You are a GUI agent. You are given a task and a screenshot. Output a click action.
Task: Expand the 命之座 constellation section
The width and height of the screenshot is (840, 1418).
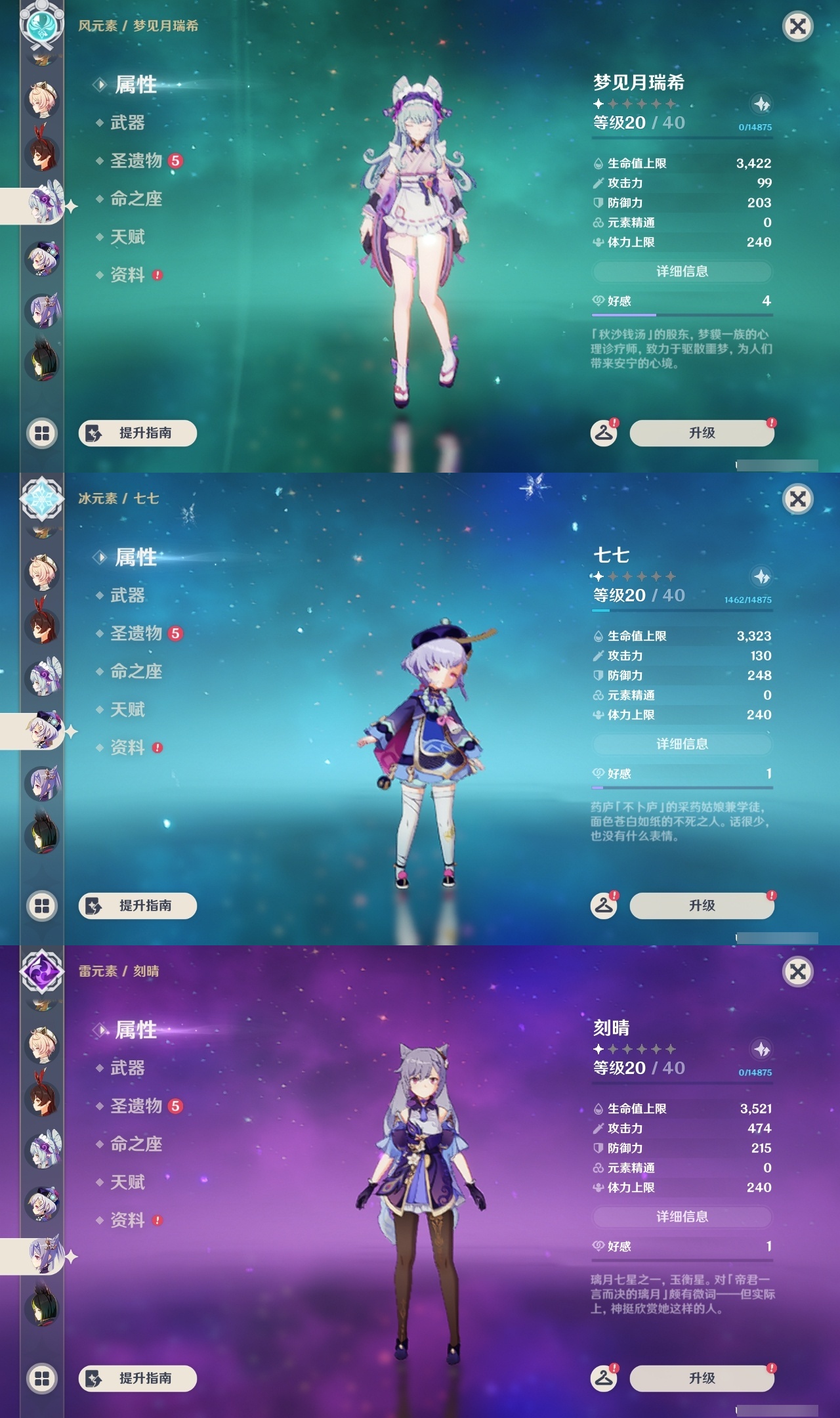pyautogui.click(x=136, y=200)
